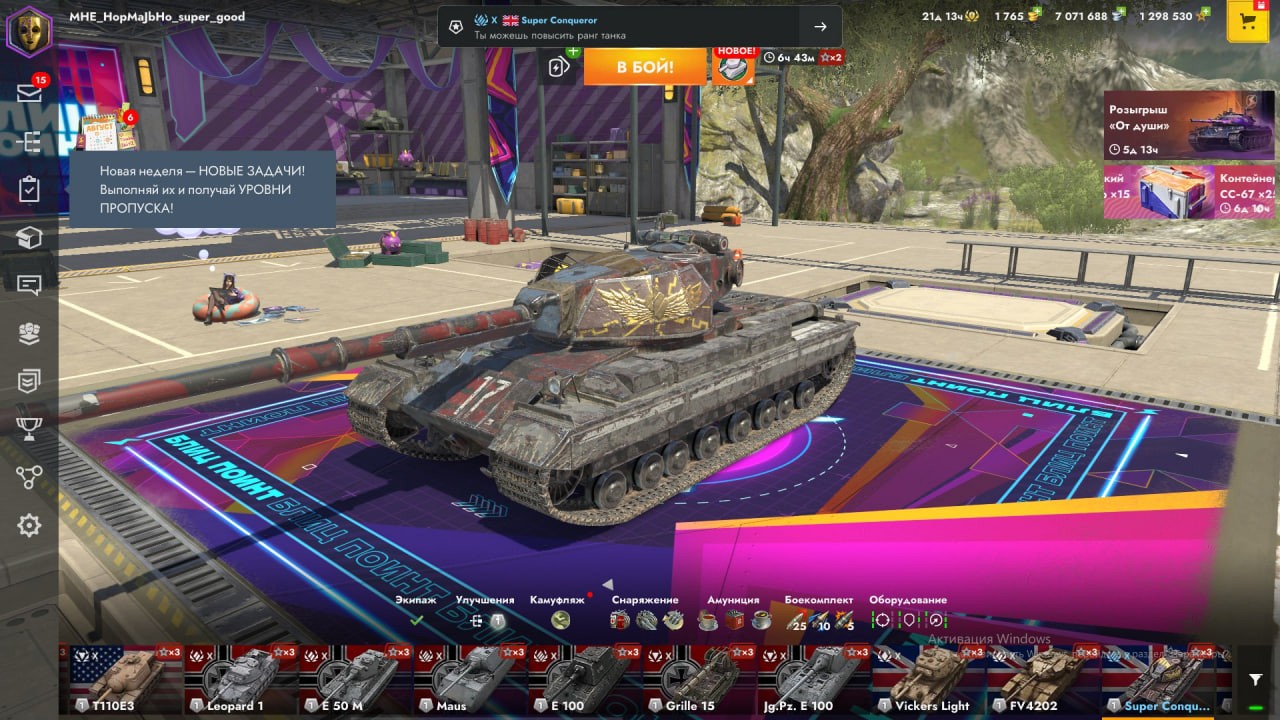Open the Super Conqueror rank-up notification
Image resolution: width=1280 pixels, height=720 pixels.
tap(640, 27)
